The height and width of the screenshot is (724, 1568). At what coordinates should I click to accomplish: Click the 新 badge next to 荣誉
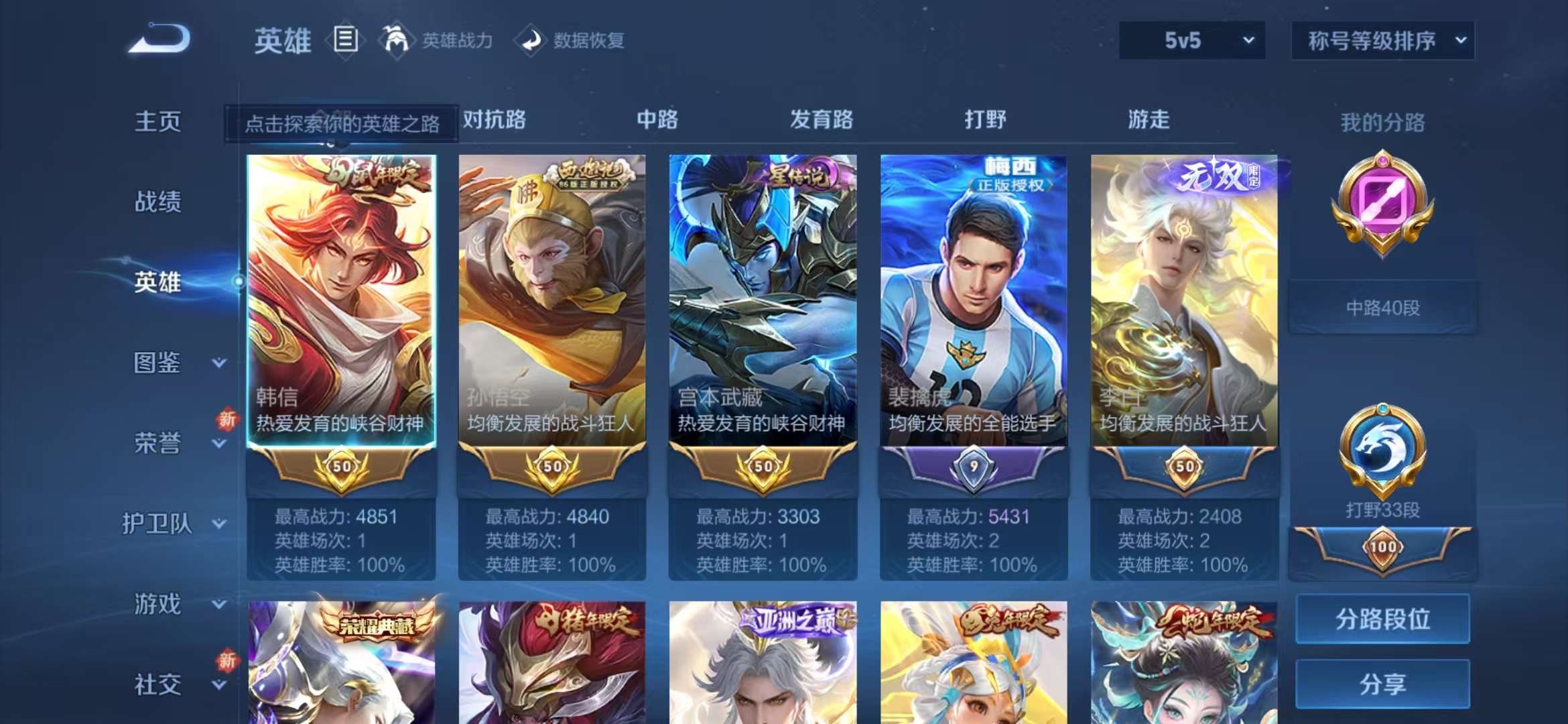(x=227, y=419)
